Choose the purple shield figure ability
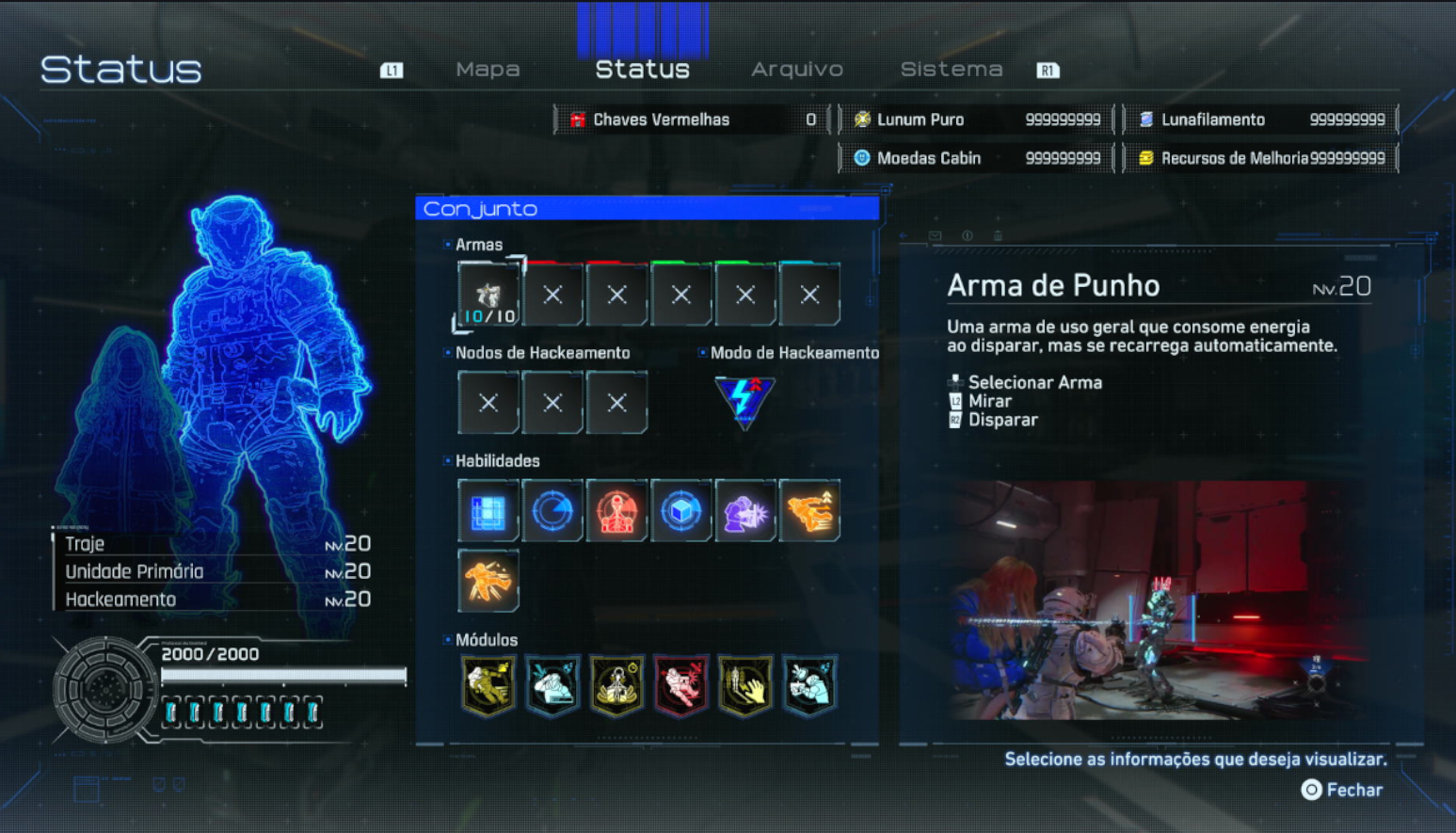The height and width of the screenshot is (833, 1456). 744,511
